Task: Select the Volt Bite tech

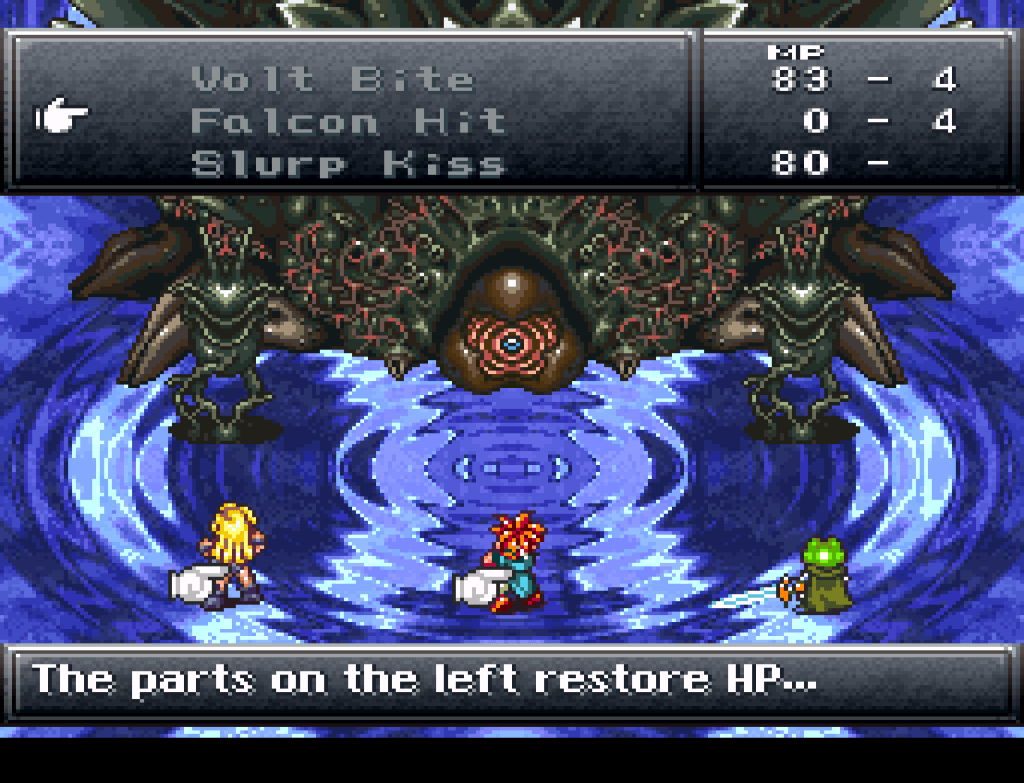Action: tap(332, 79)
